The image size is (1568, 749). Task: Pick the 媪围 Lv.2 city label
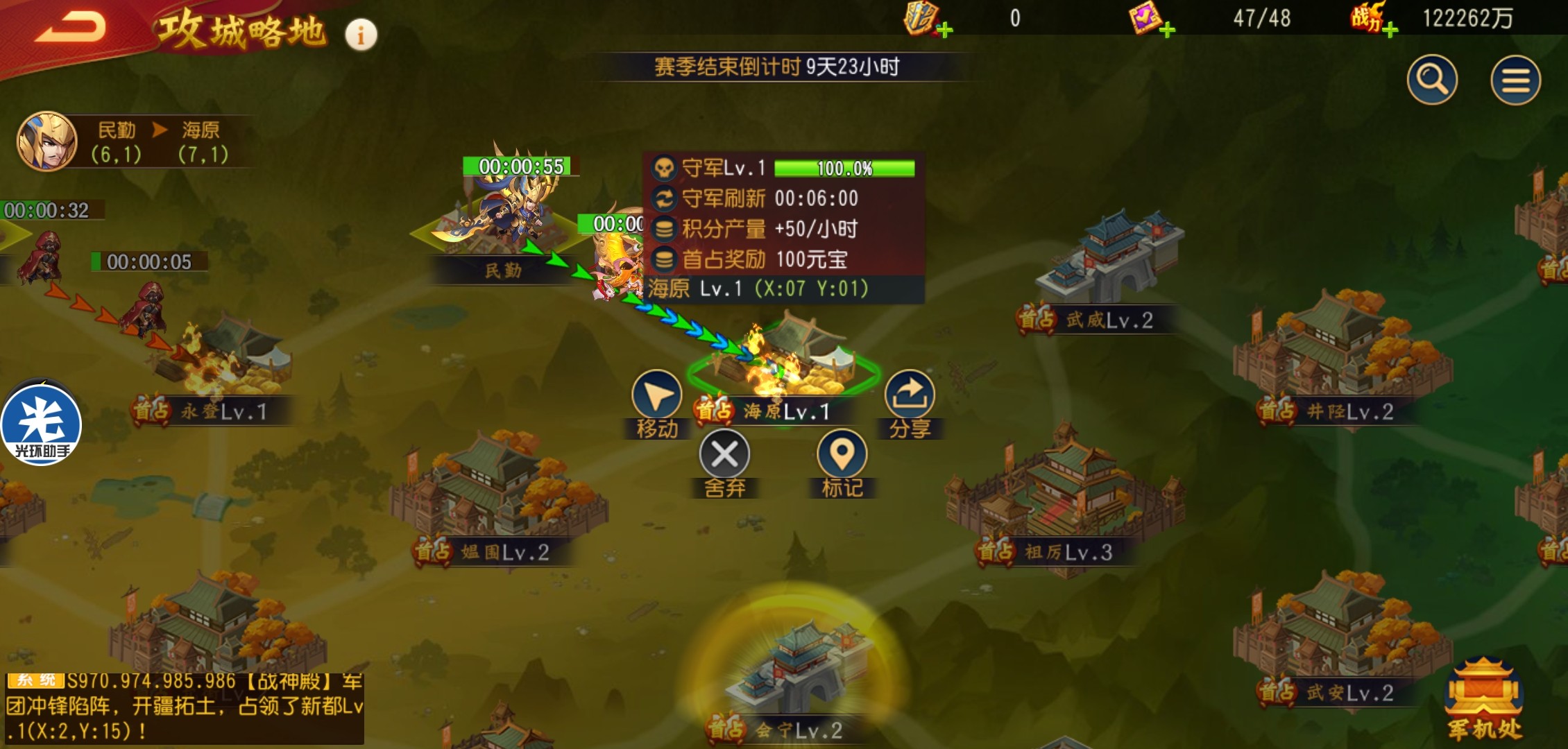504,553
